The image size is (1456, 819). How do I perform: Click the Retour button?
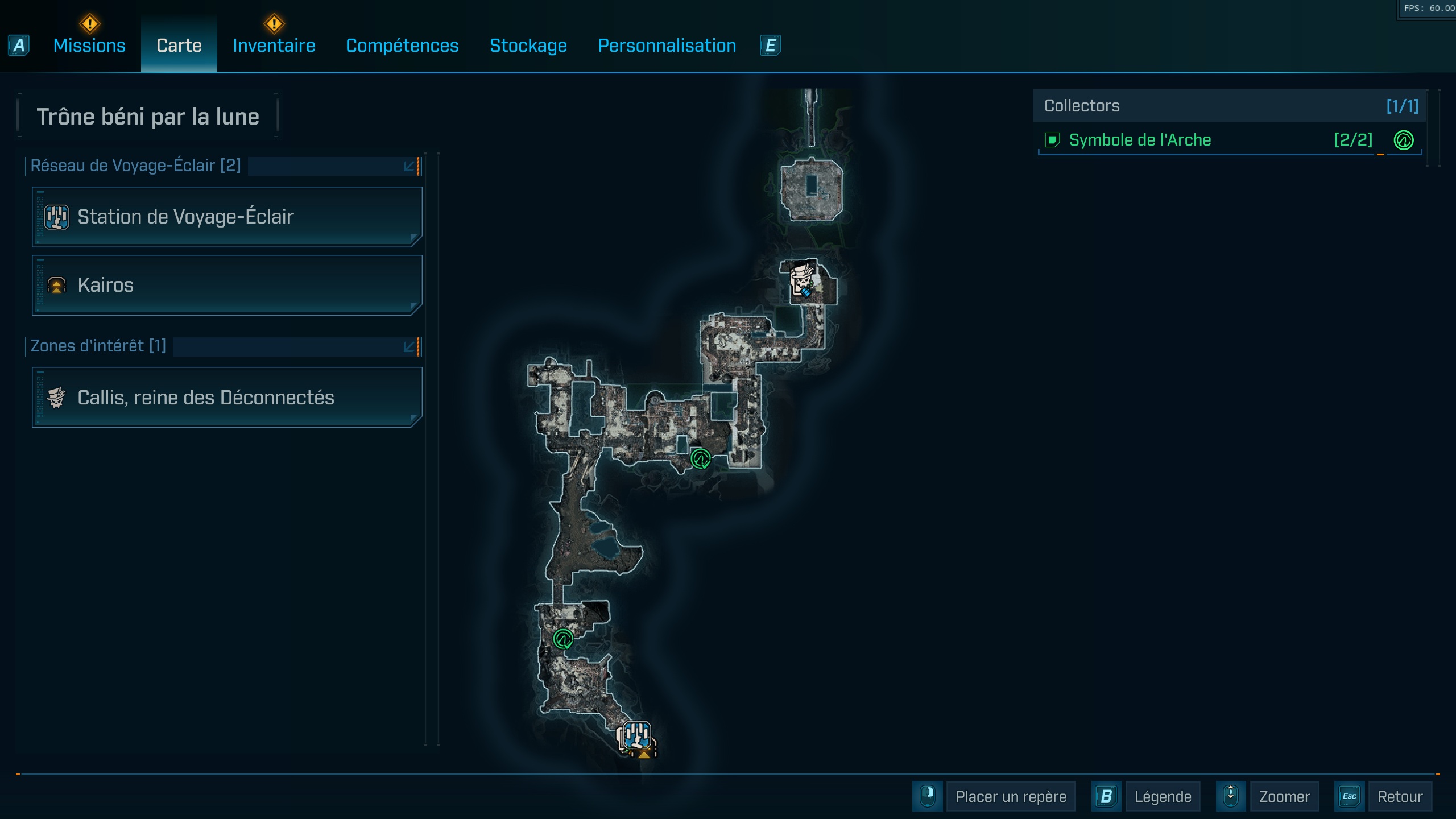[1399, 796]
